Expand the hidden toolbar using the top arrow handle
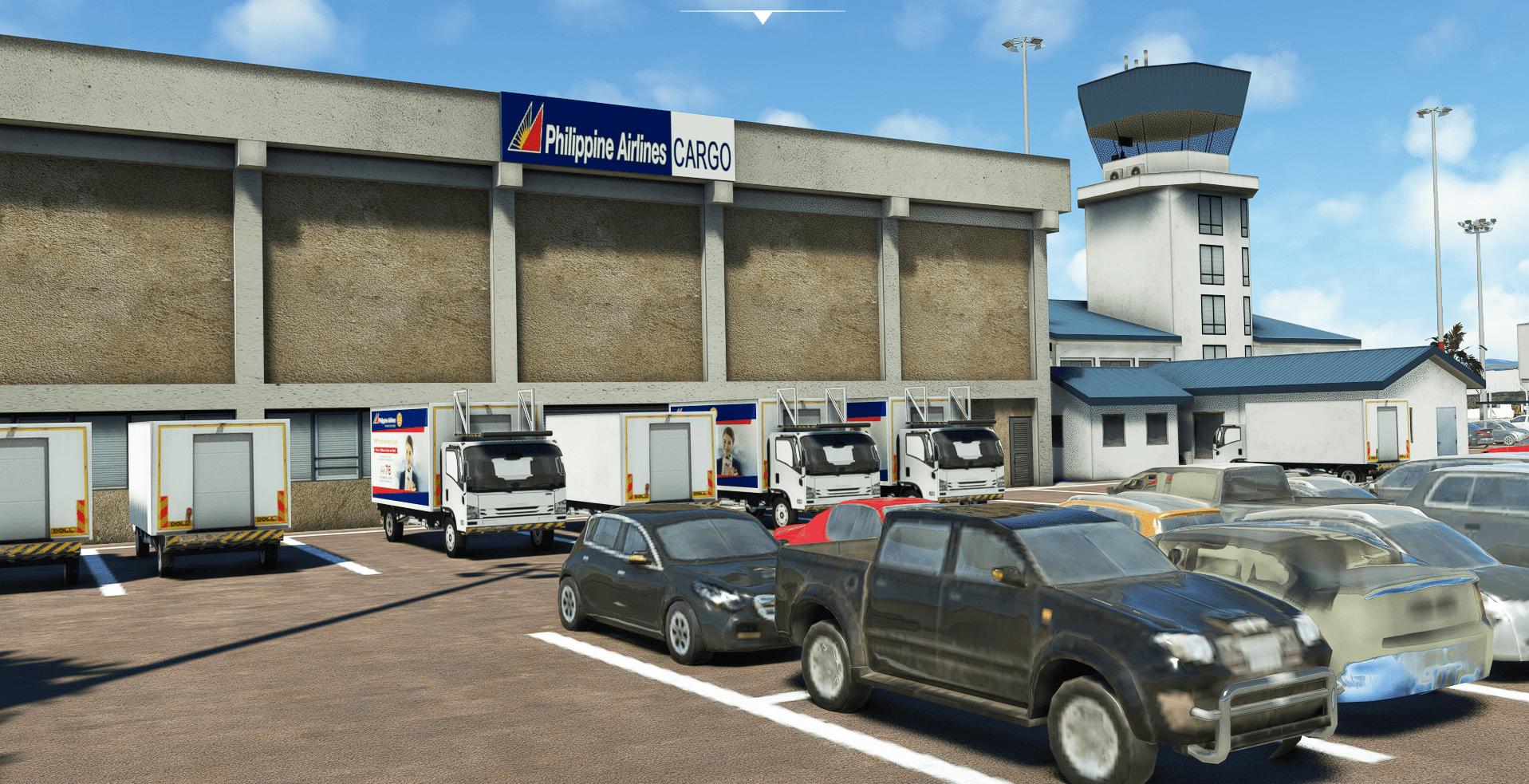This screenshot has width=1529, height=784. tap(763, 17)
